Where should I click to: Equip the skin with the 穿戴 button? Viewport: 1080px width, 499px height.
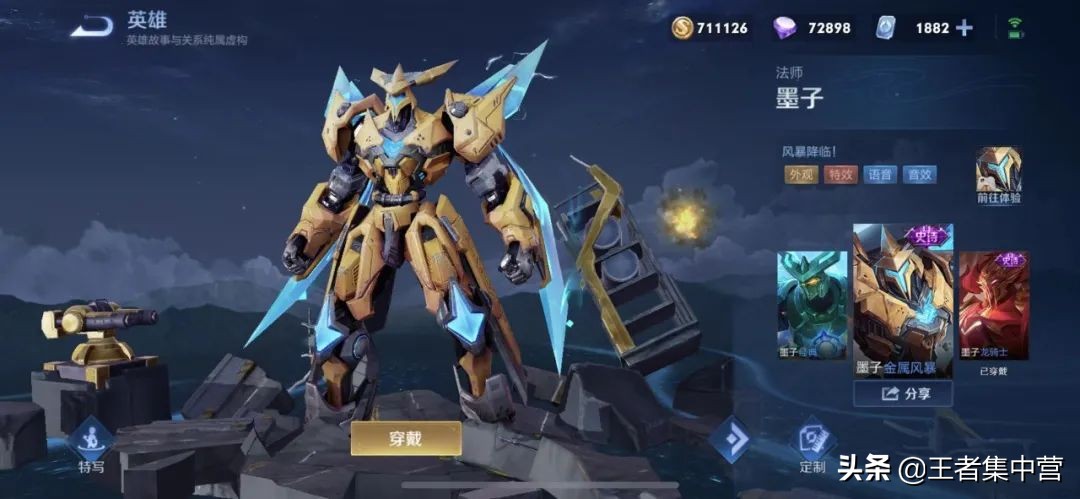405,438
